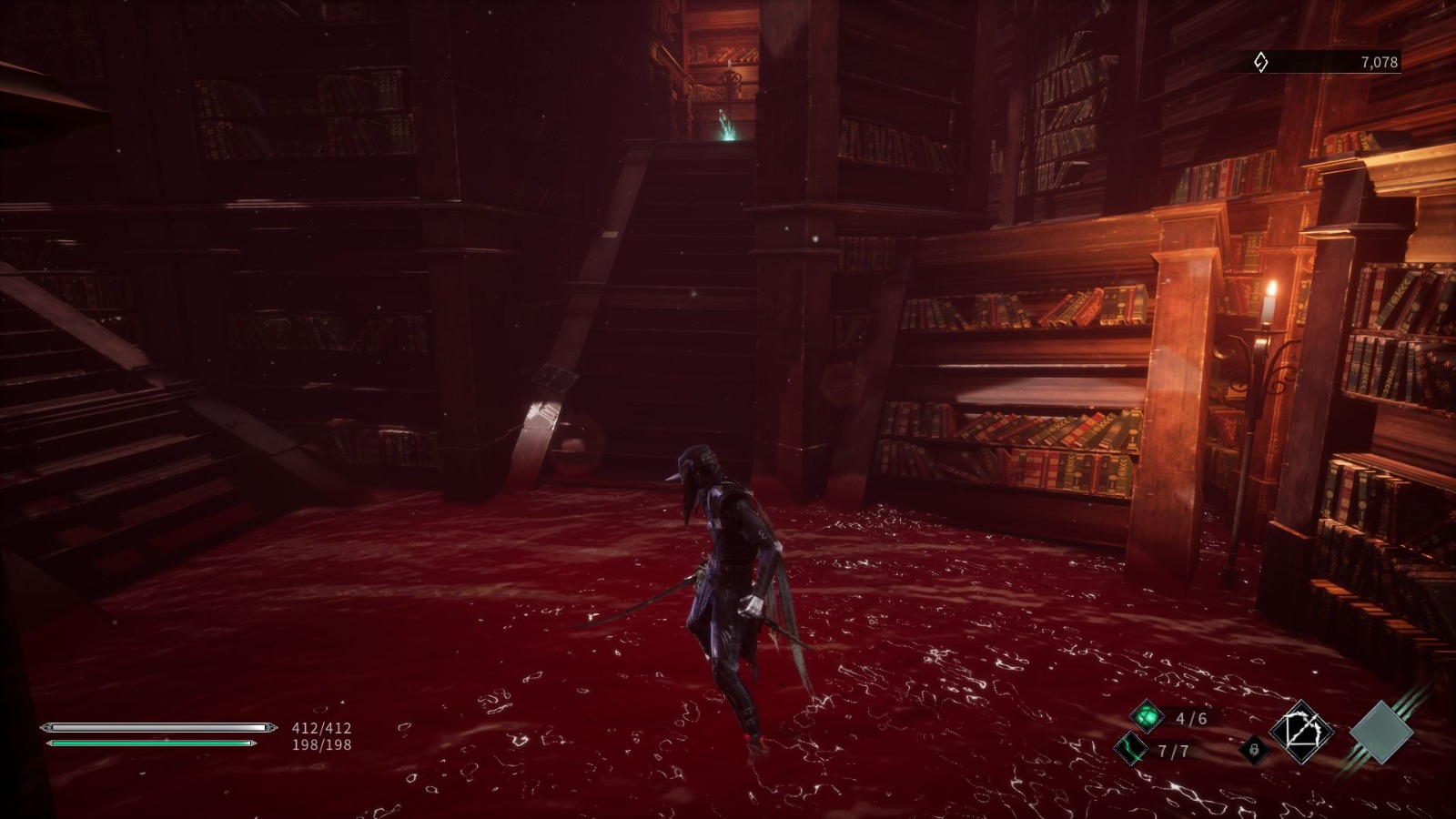Select the green feather icon
The image size is (1456, 819).
pyautogui.click(x=1131, y=749)
